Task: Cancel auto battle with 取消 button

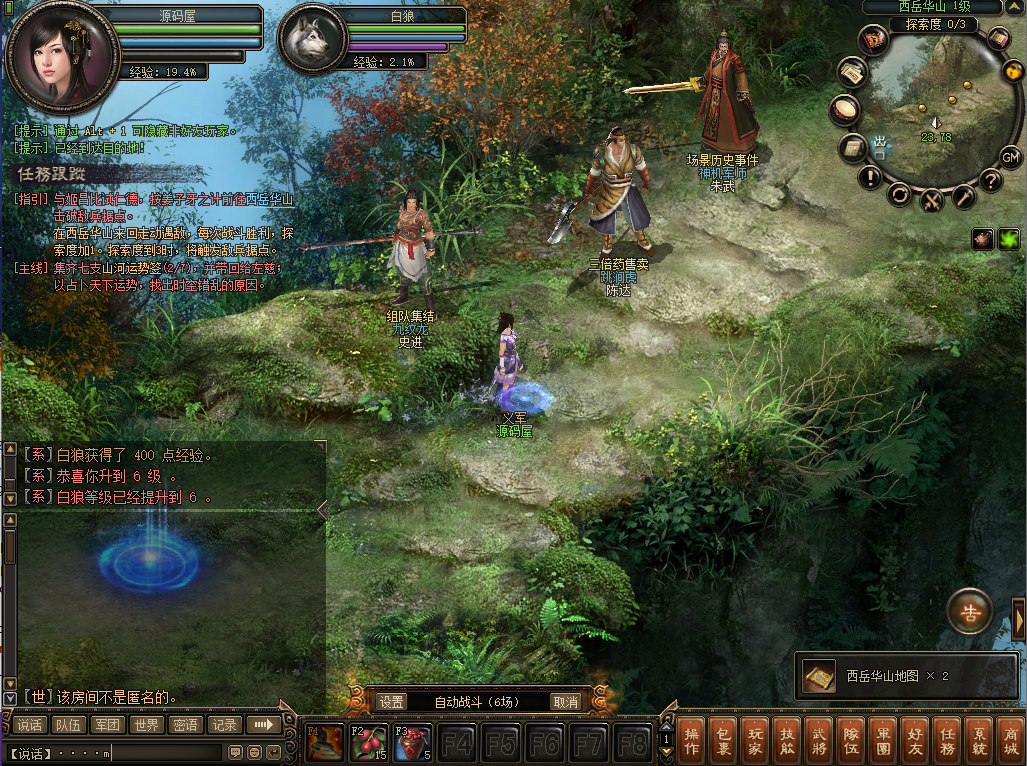Action: tap(566, 702)
